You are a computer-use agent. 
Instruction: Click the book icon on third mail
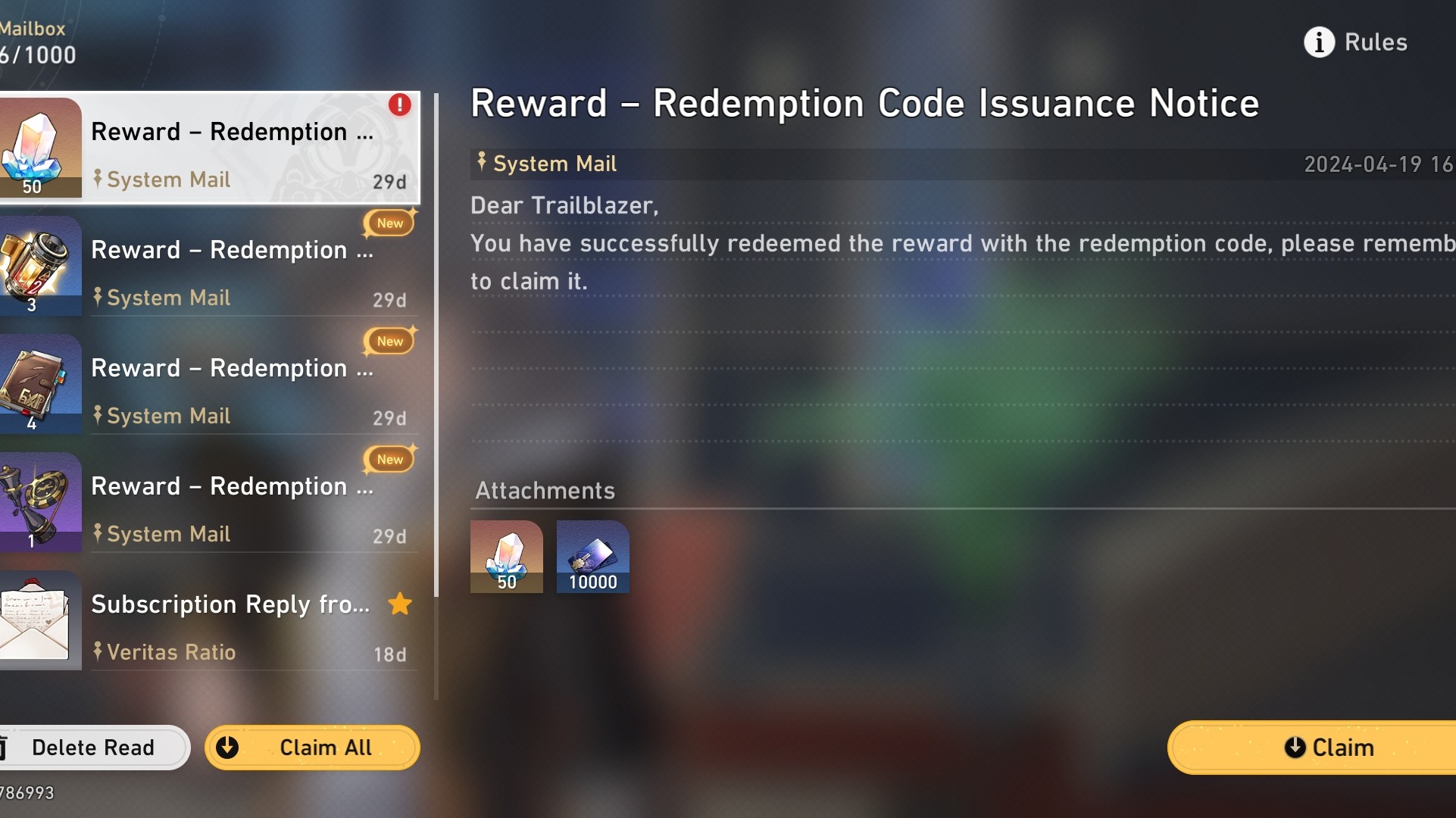point(36,384)
